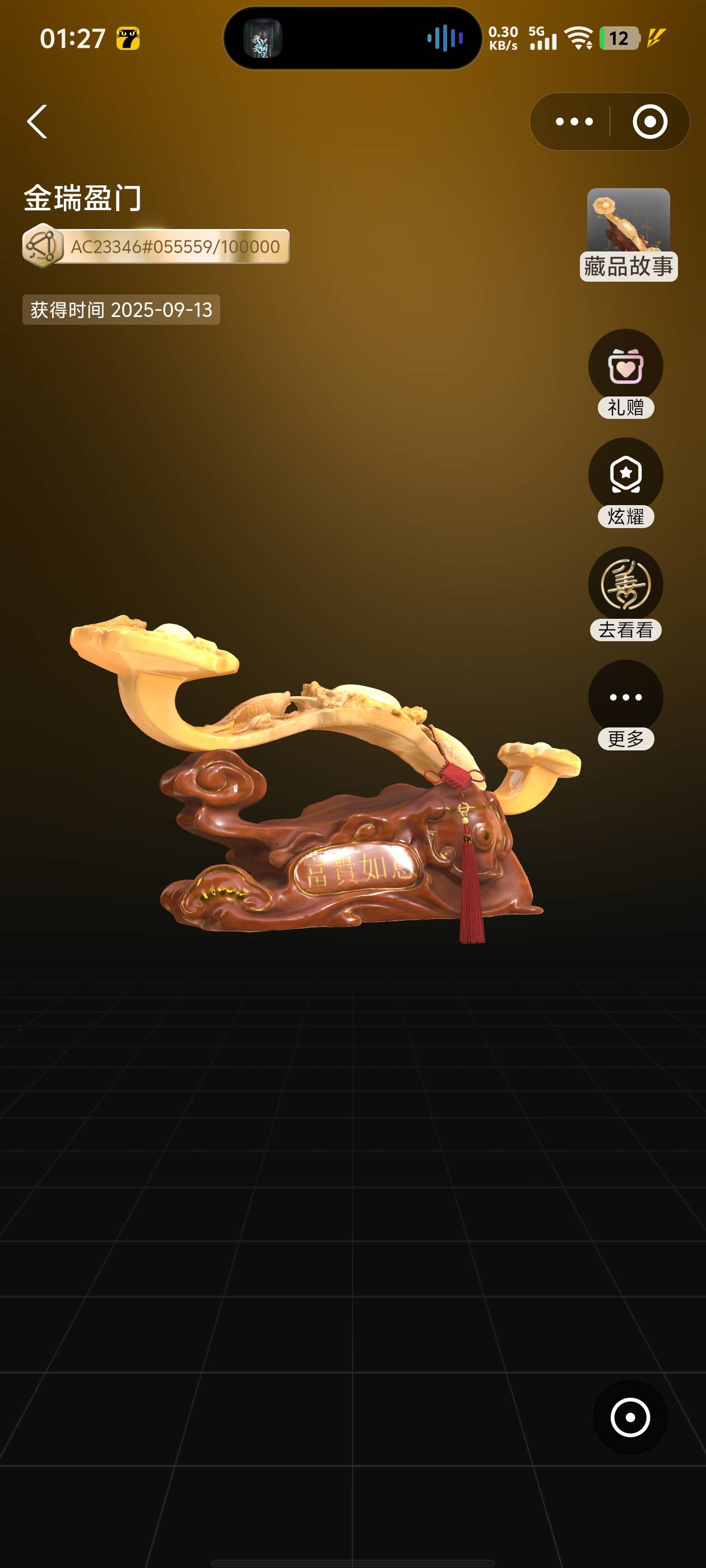Open the voice activity pill in the status bar
706x1568 pixels.
(x=352, y=38)
